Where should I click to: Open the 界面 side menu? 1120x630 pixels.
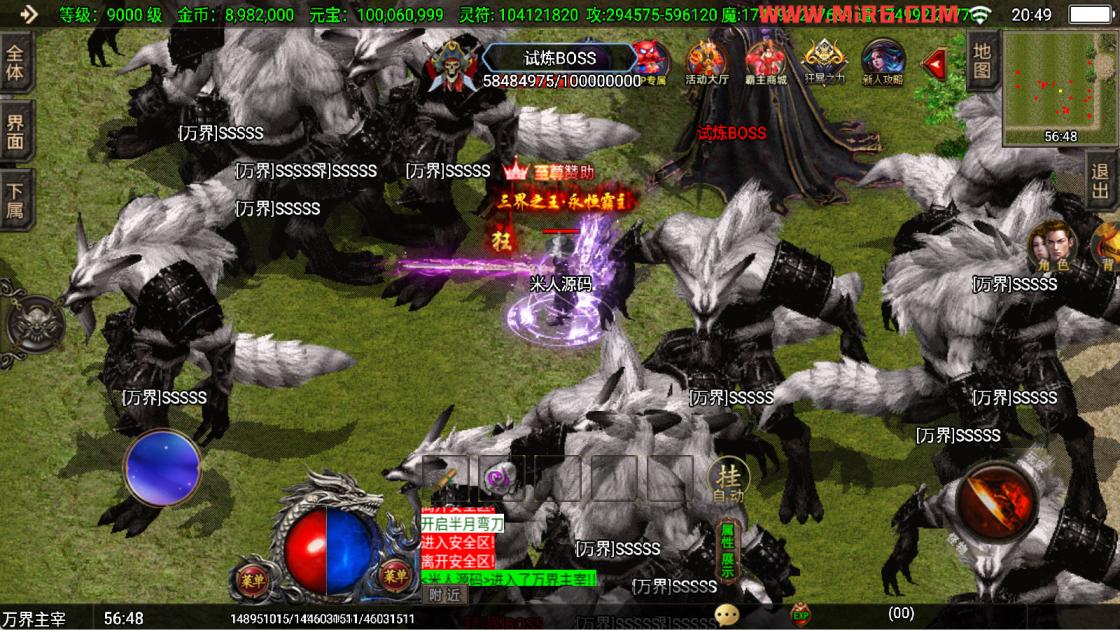click(x=17, y=132)
